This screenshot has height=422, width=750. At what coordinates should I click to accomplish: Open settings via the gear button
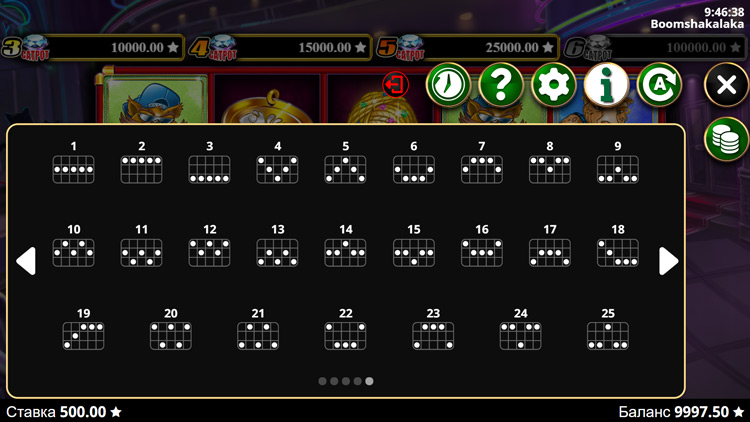[x=553, y=85]
